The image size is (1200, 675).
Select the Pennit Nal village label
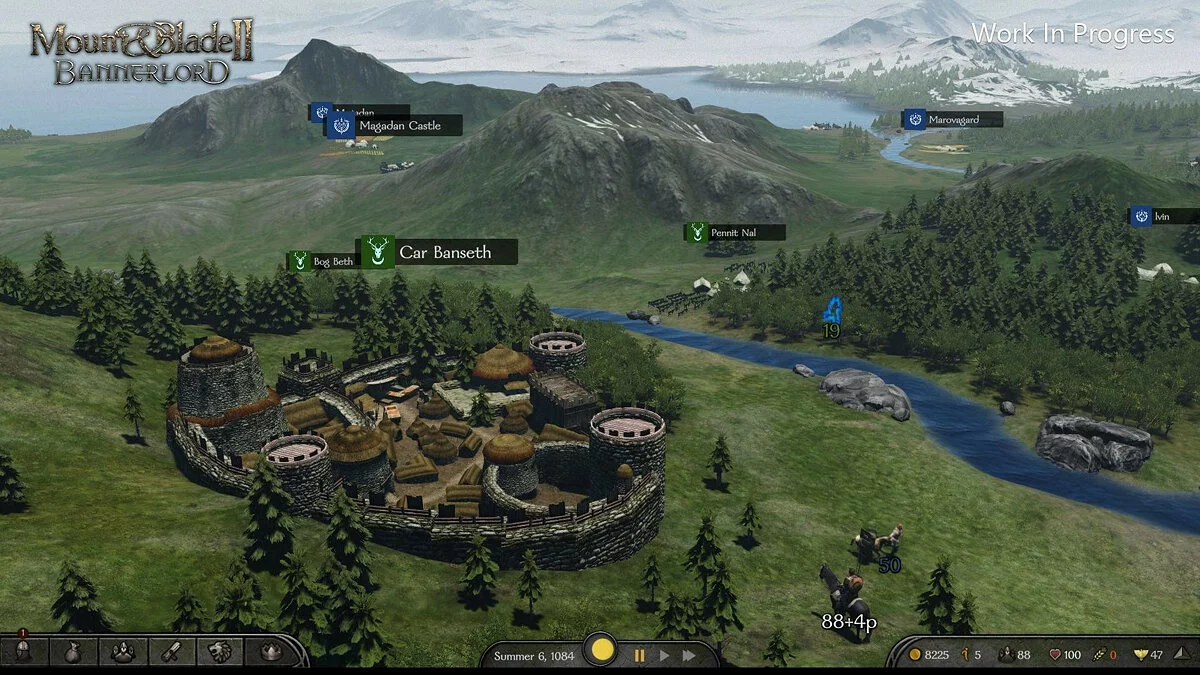coord(735,233)
